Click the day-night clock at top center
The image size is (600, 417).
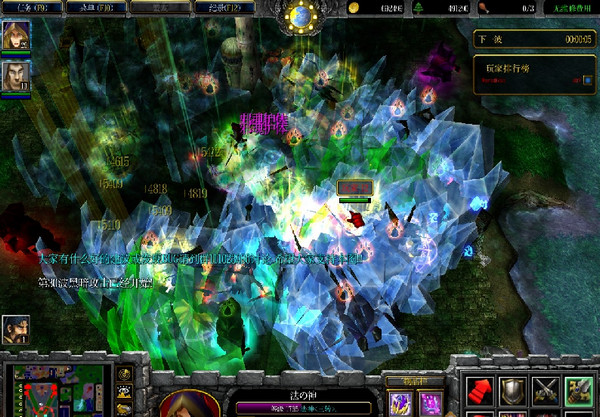[x=299, y=16]
